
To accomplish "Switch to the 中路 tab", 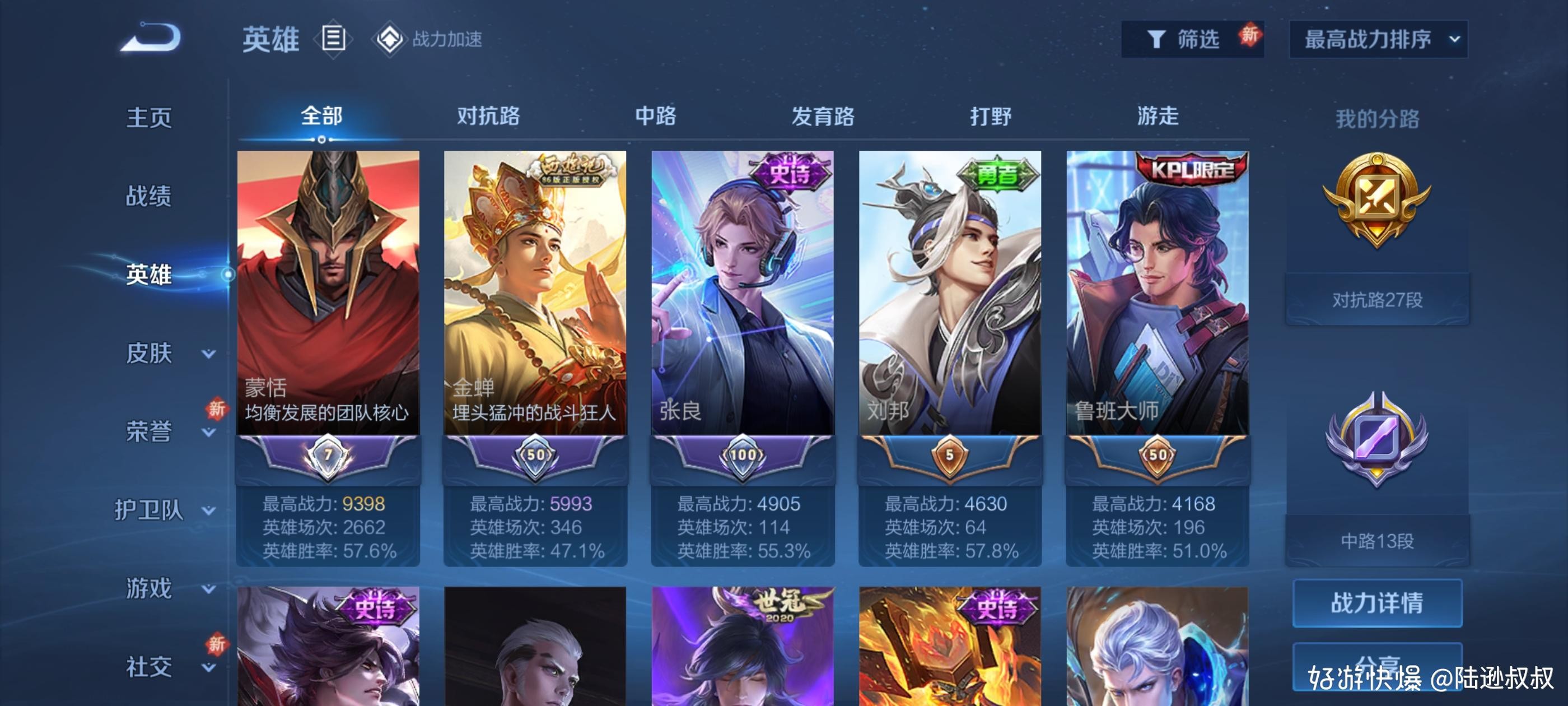I will coord(655,116).
